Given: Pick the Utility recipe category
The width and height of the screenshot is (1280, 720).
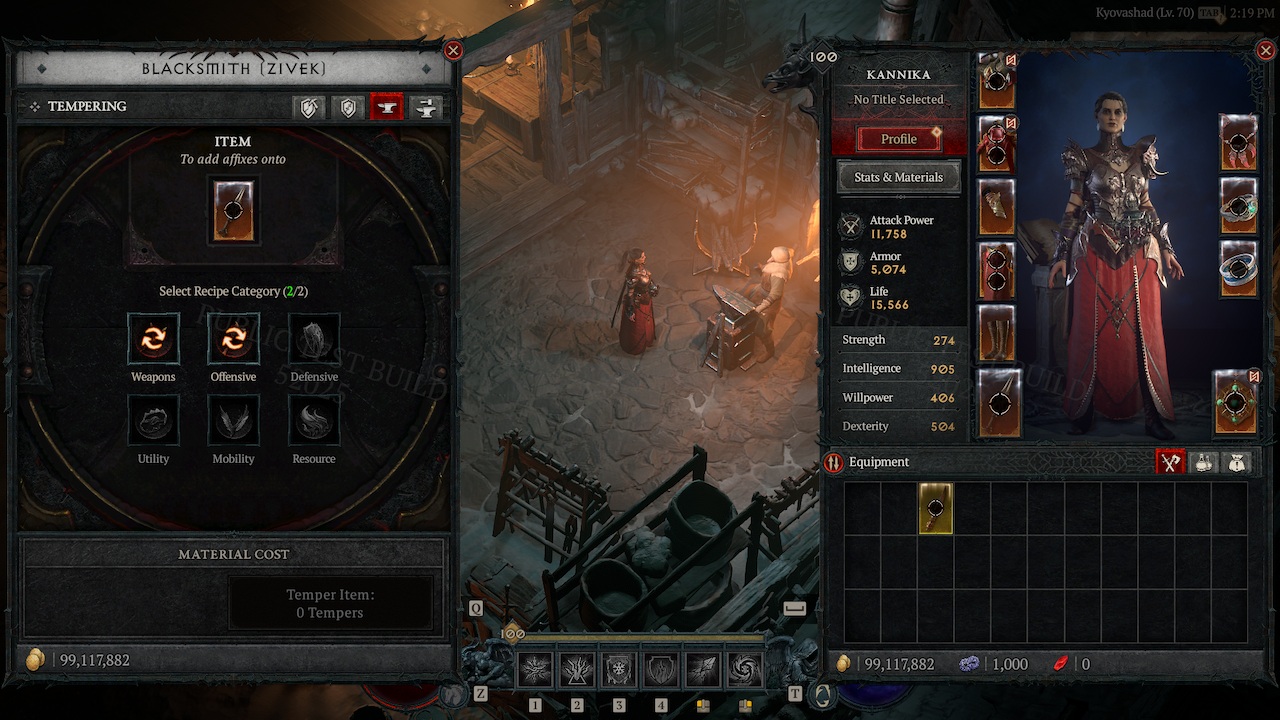Looking at the screenshot, I should pos(153,421).
